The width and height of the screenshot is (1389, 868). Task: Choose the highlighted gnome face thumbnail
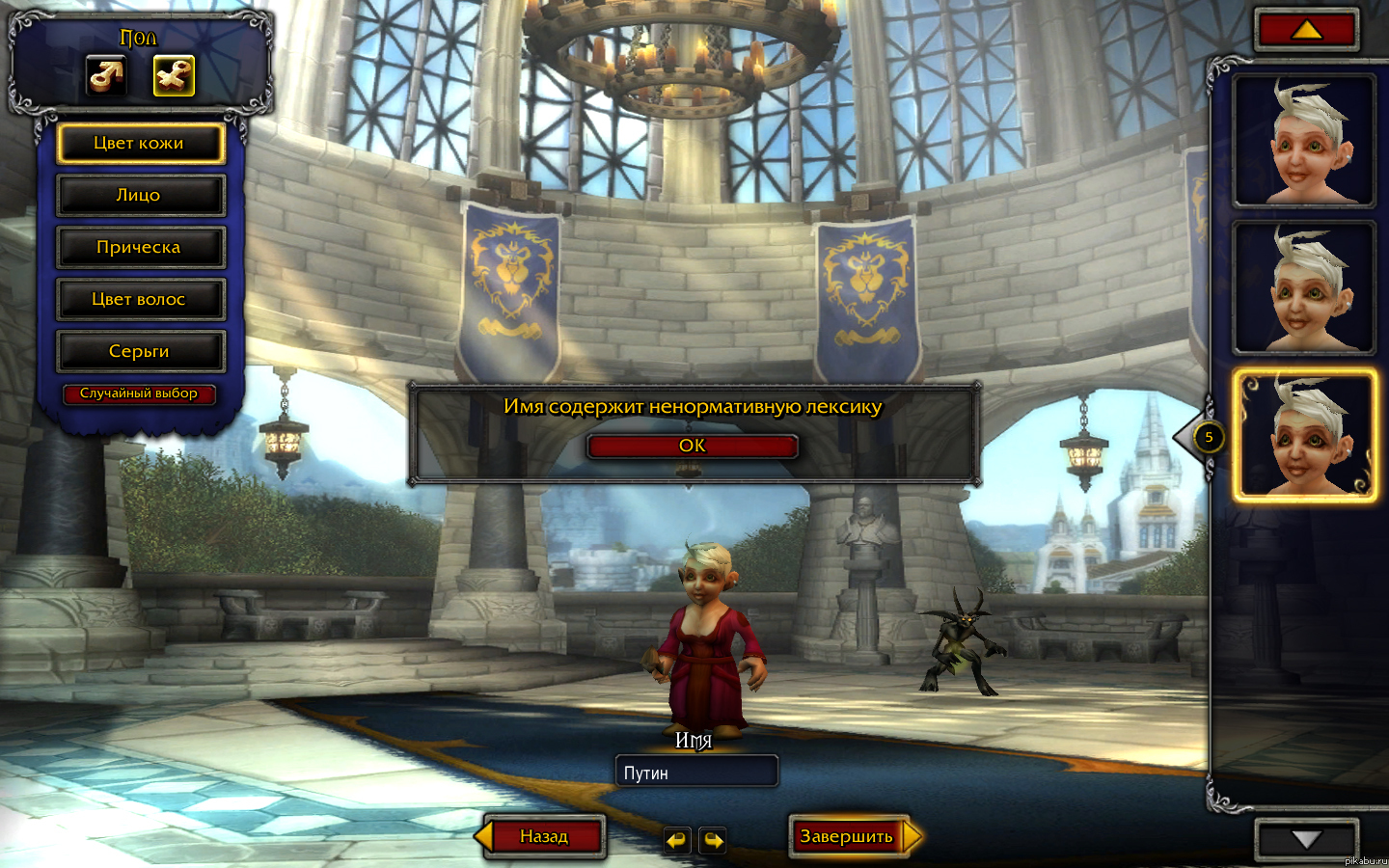1304,436
